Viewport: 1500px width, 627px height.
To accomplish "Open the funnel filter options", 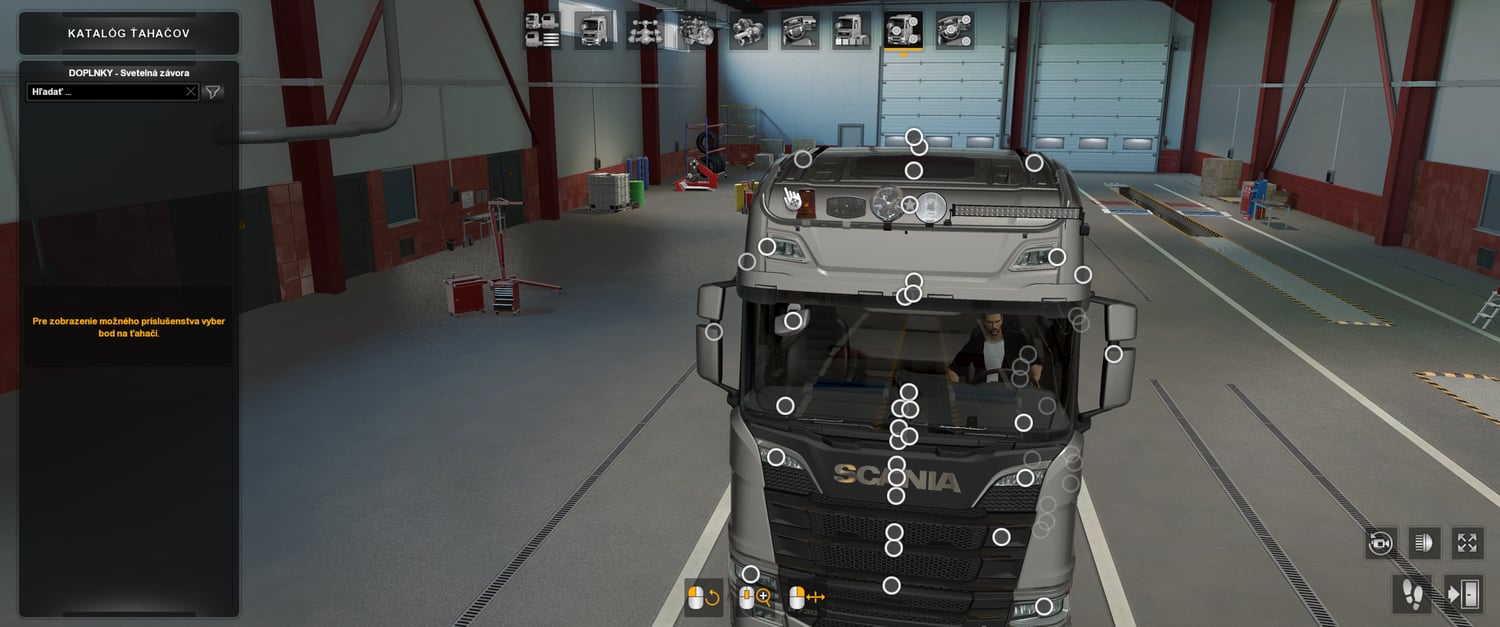I will pyautogui.click(x=213, y=92).
